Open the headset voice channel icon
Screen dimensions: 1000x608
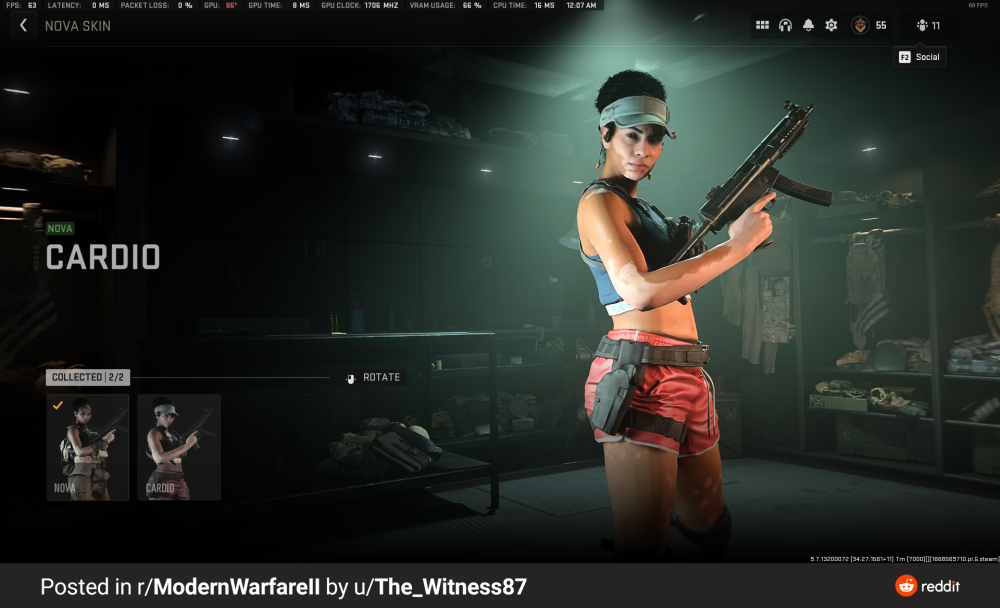coord(785,26)
